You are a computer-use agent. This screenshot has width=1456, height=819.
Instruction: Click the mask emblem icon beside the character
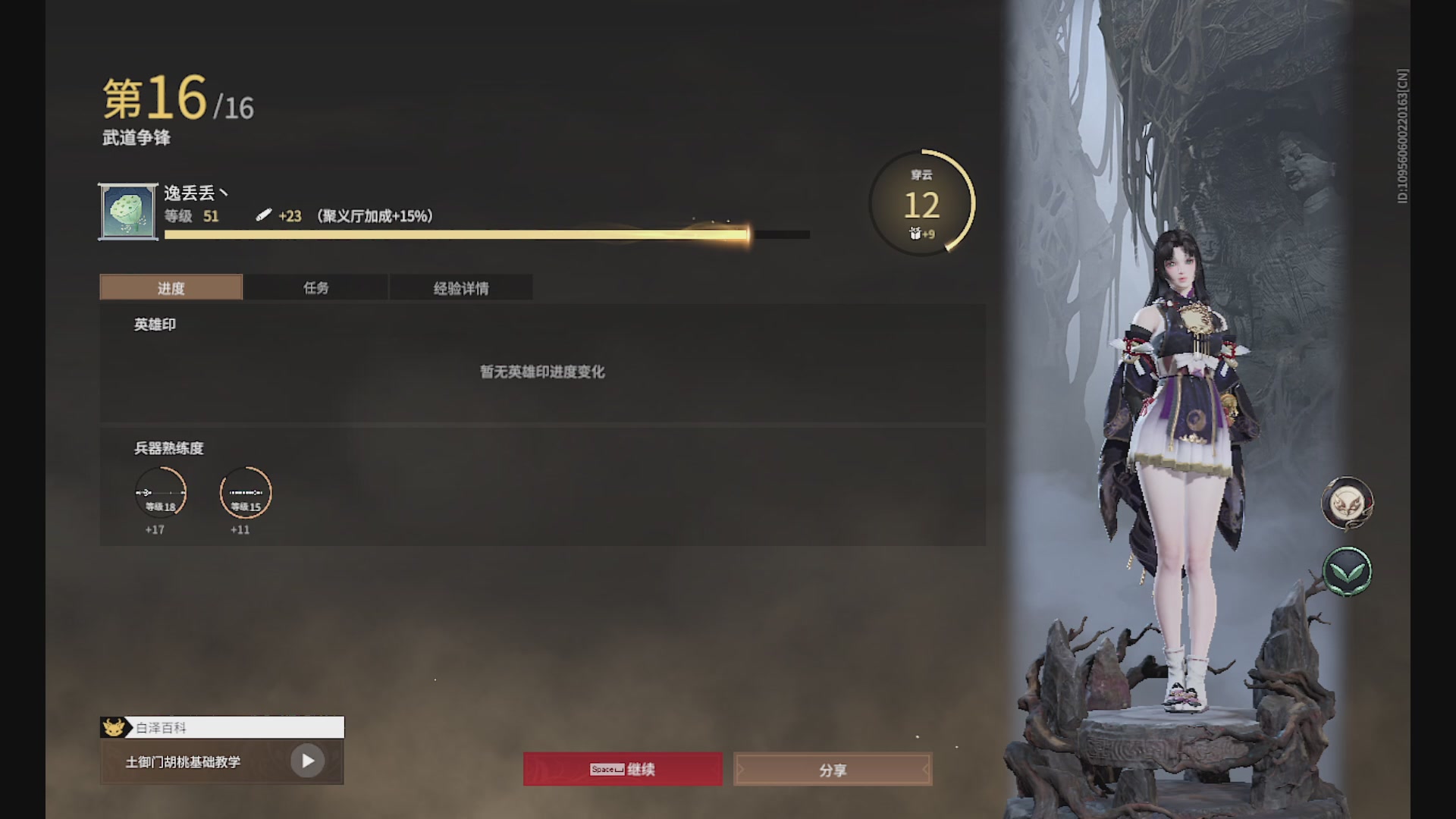click(x=1348, y=503)
